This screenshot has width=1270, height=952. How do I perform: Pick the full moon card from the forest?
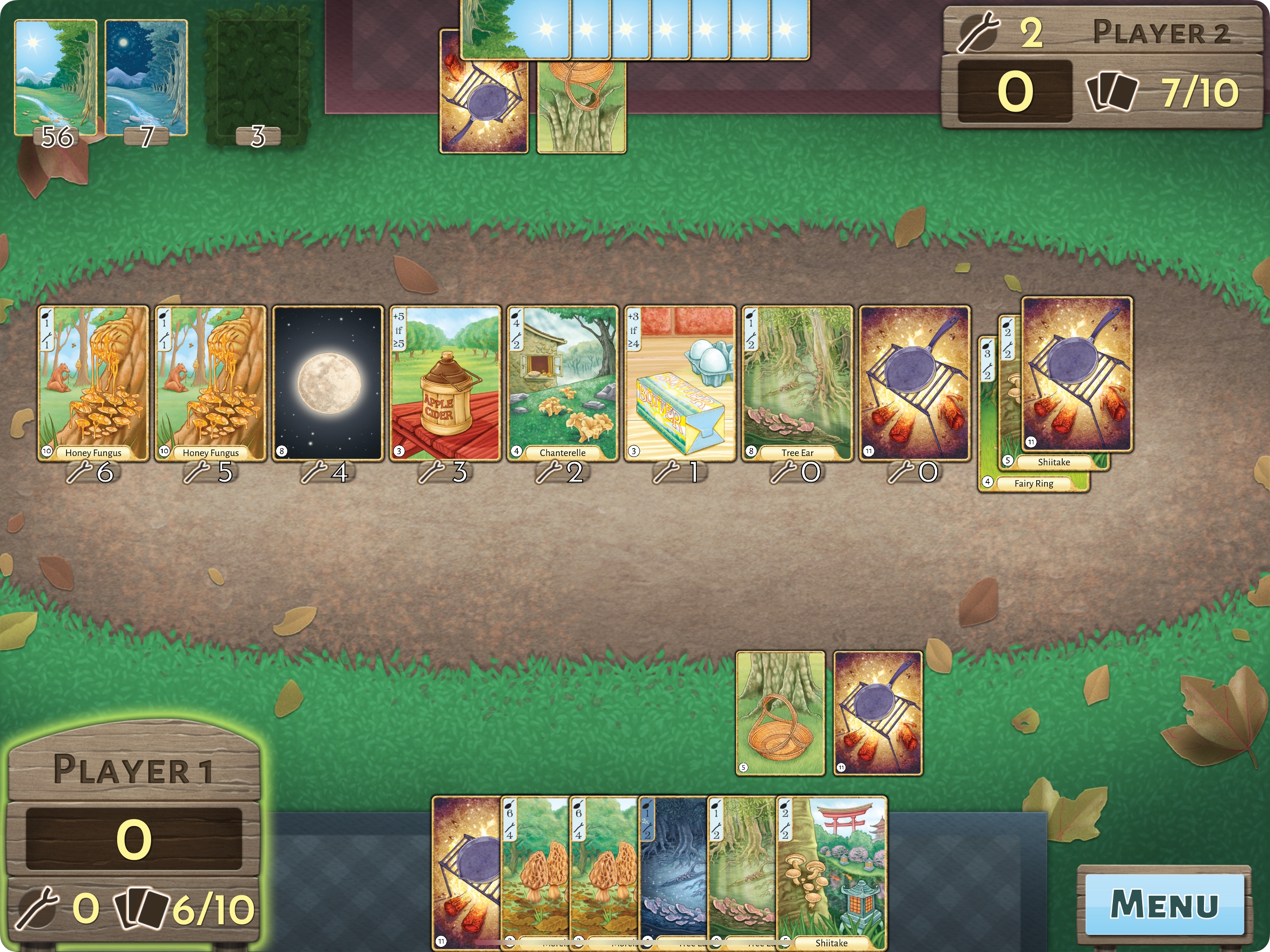click(328, 383)
